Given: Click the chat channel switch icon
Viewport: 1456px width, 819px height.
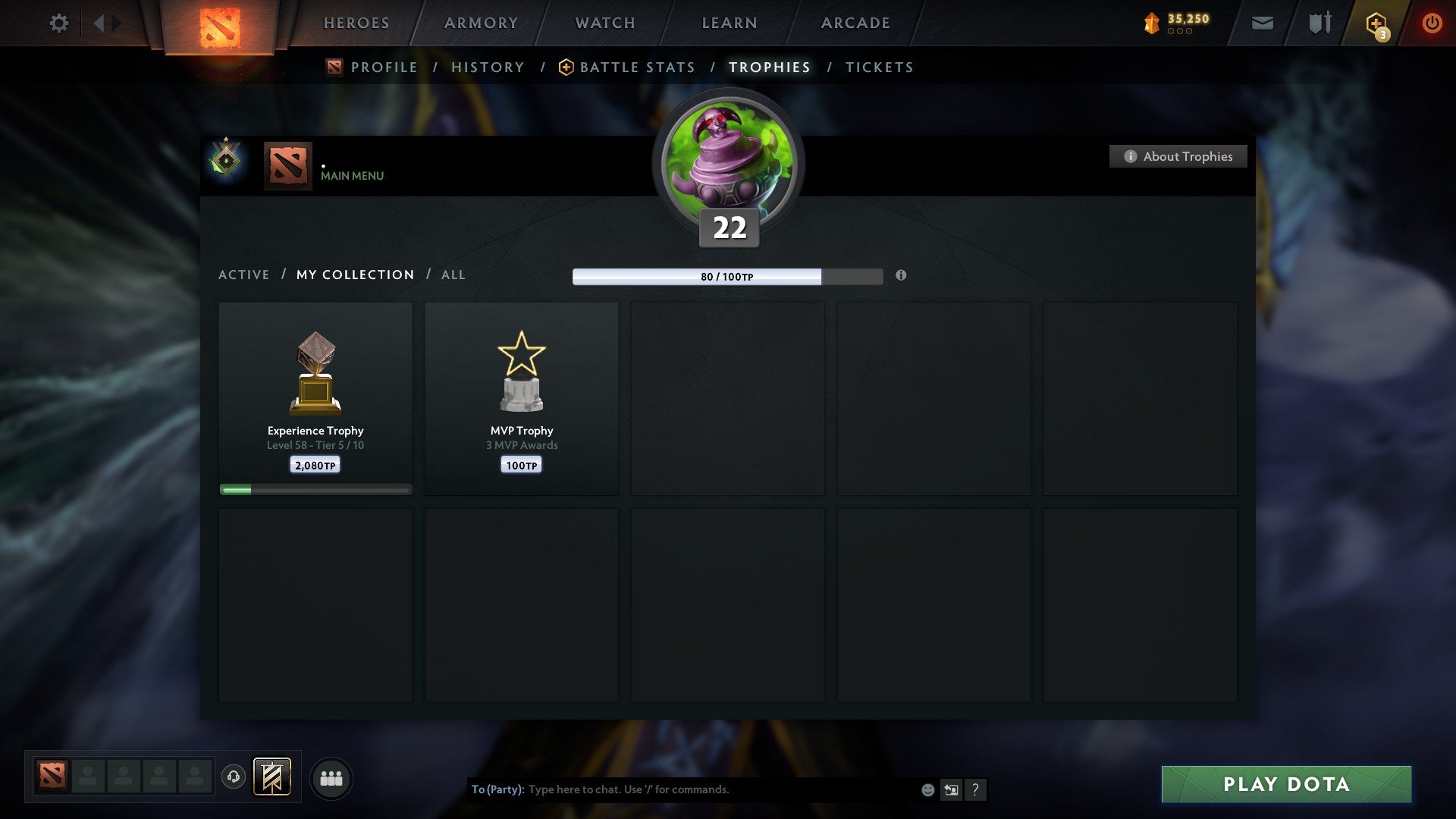Looking at the screenshot, I should (x=951, y=789).
